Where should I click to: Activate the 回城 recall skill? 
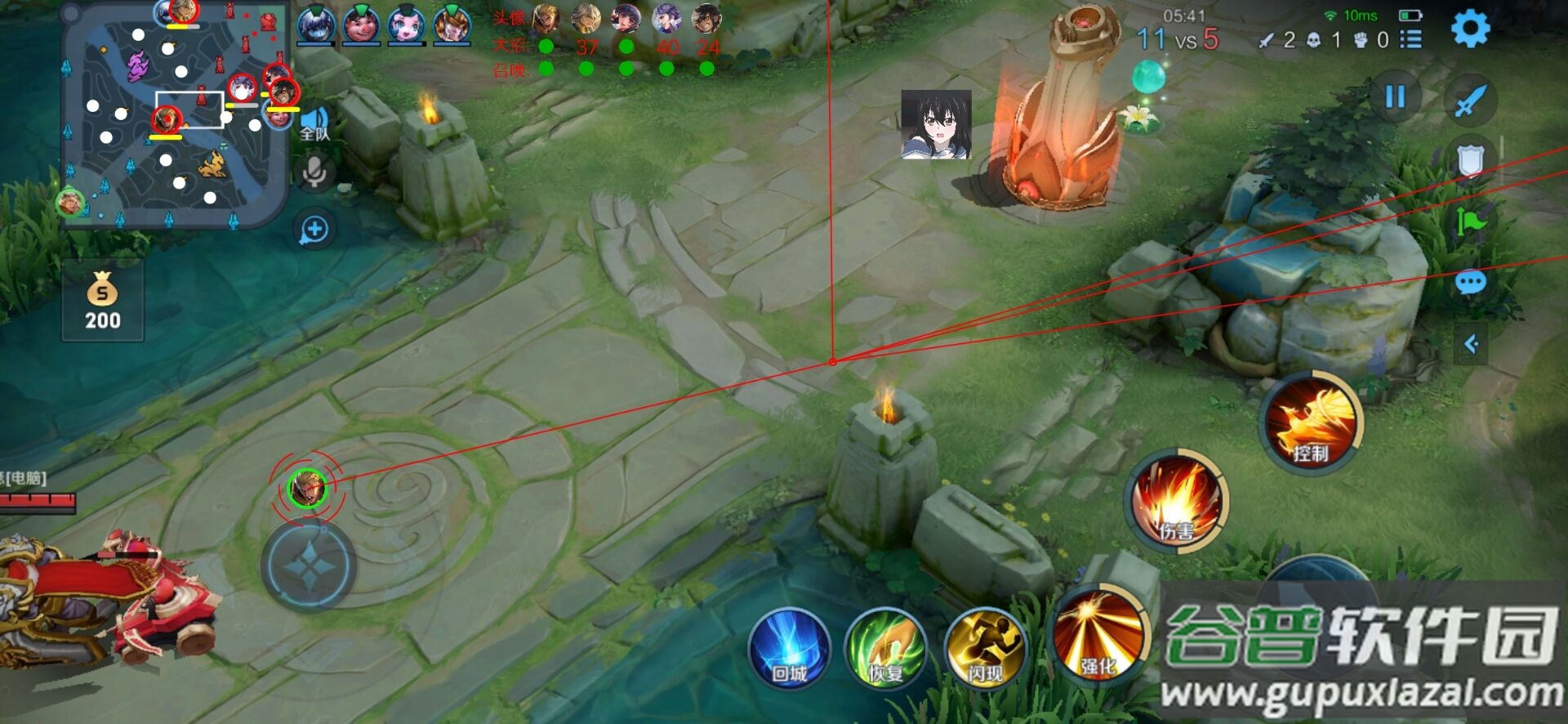(789, 649)
